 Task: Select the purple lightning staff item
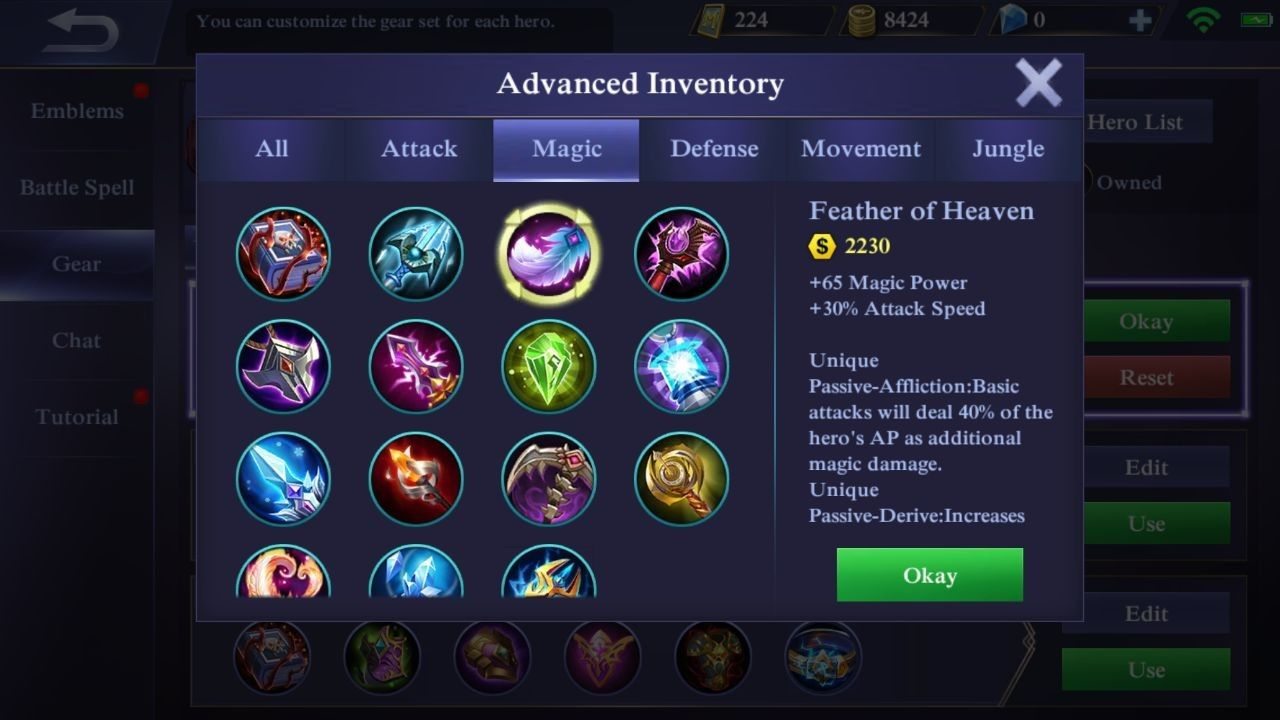tap(416, 367)
